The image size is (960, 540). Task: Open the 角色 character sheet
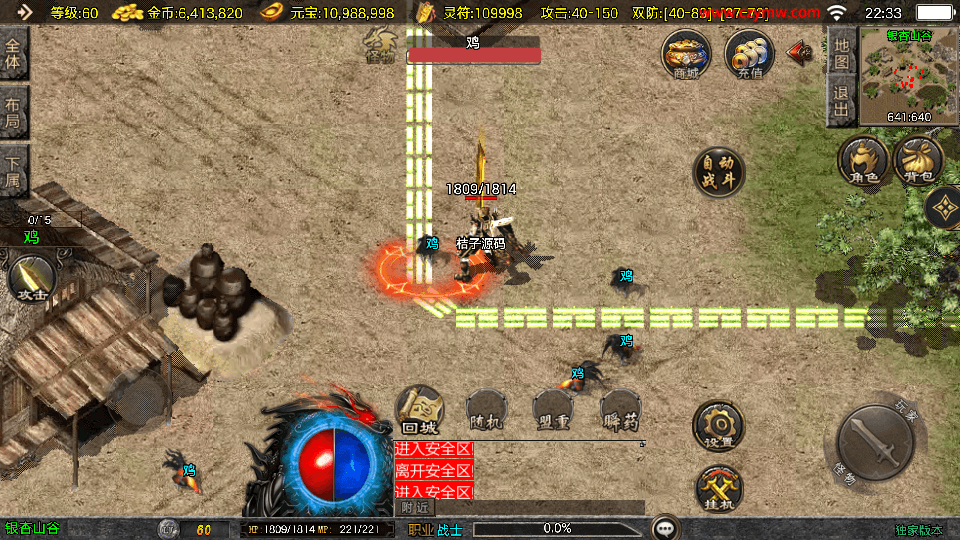(863, 160)
